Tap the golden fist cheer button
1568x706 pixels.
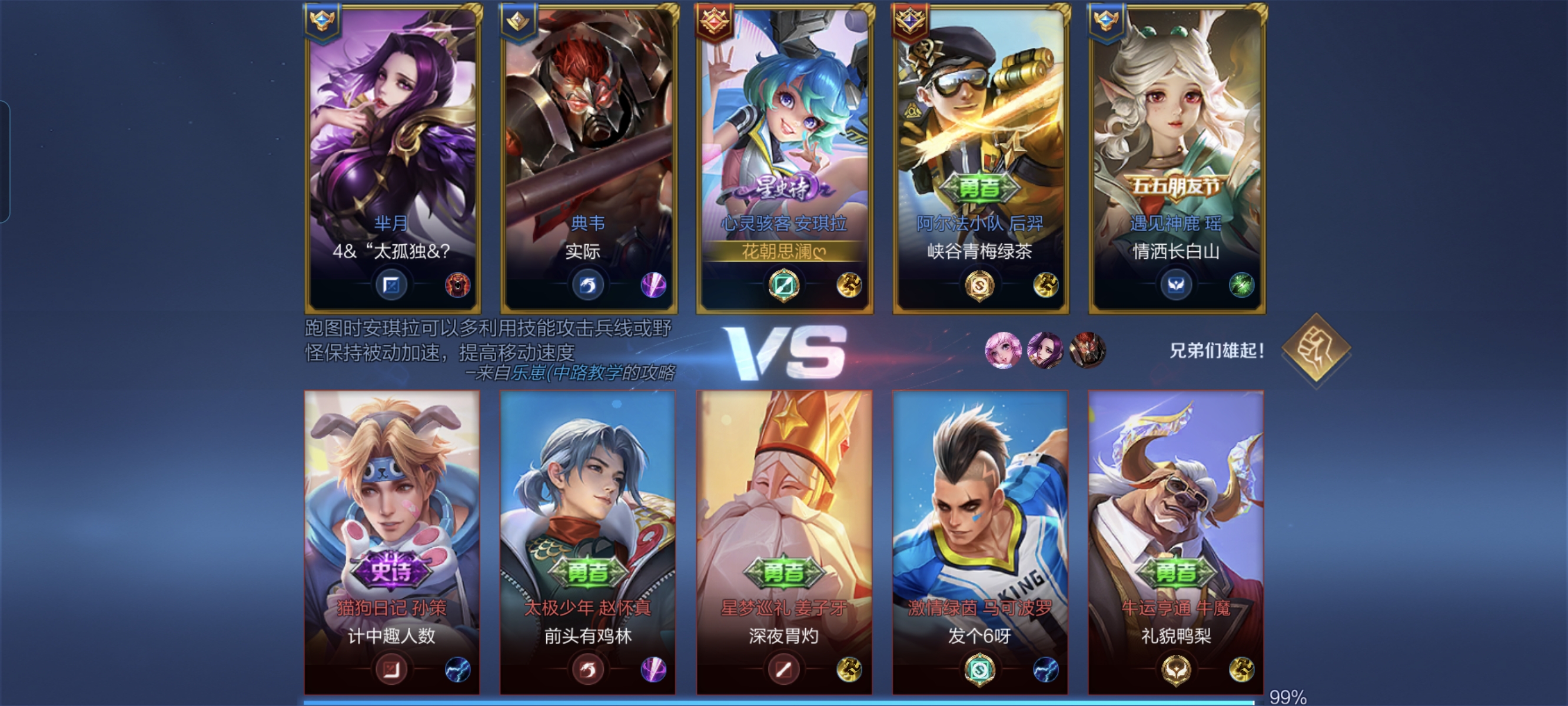point(1316,349)
